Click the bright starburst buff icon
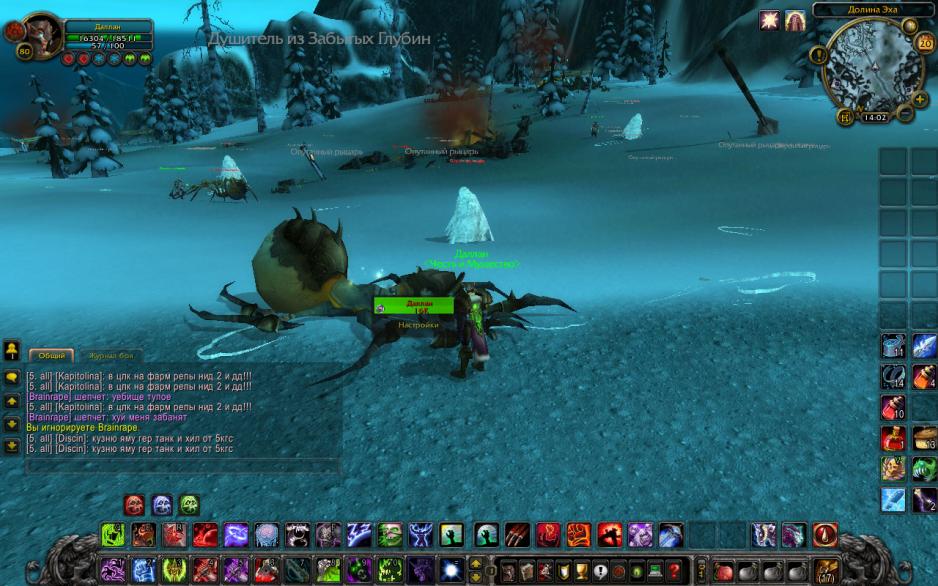 [769, 21]
